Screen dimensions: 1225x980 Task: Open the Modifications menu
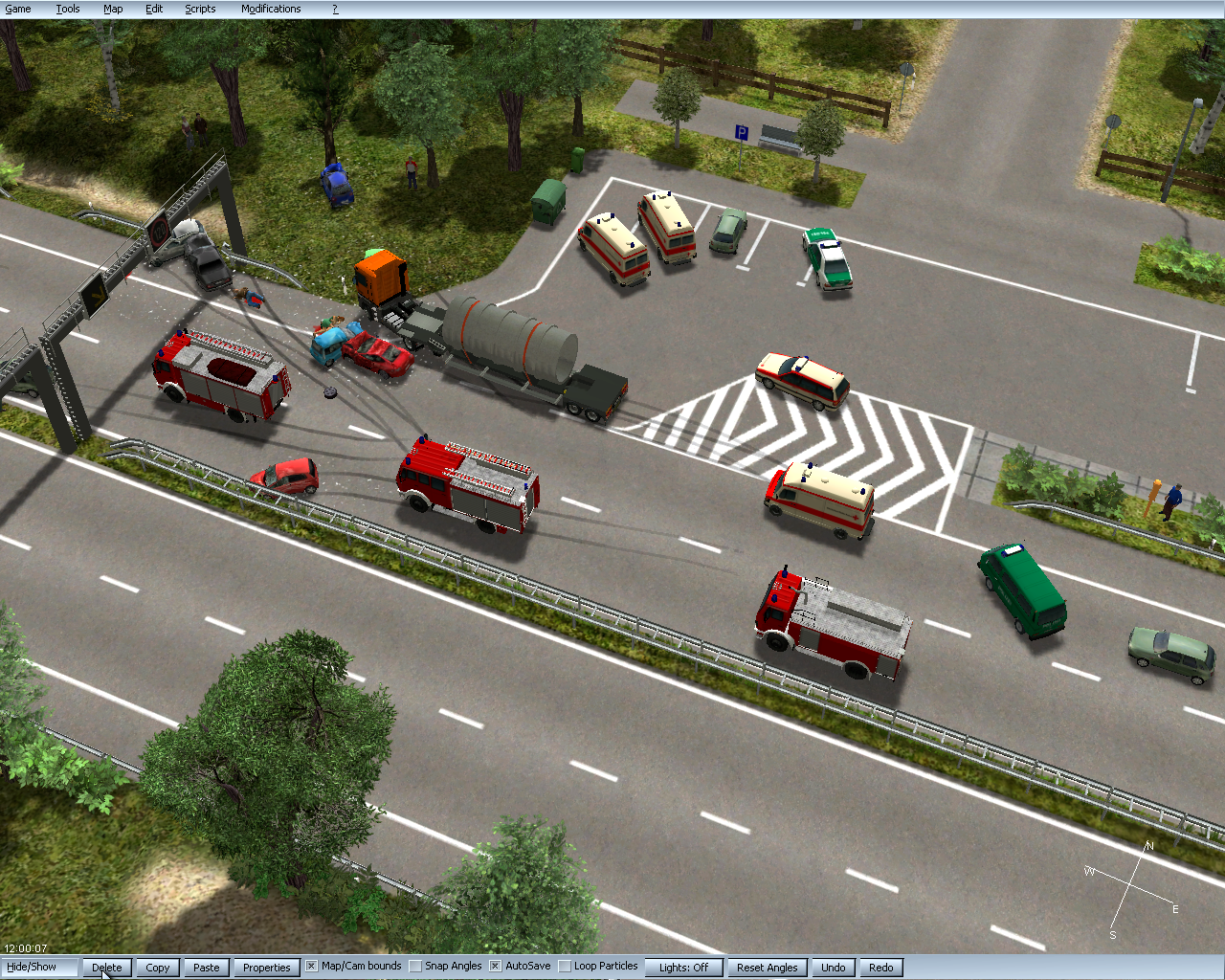click(271, 9)
